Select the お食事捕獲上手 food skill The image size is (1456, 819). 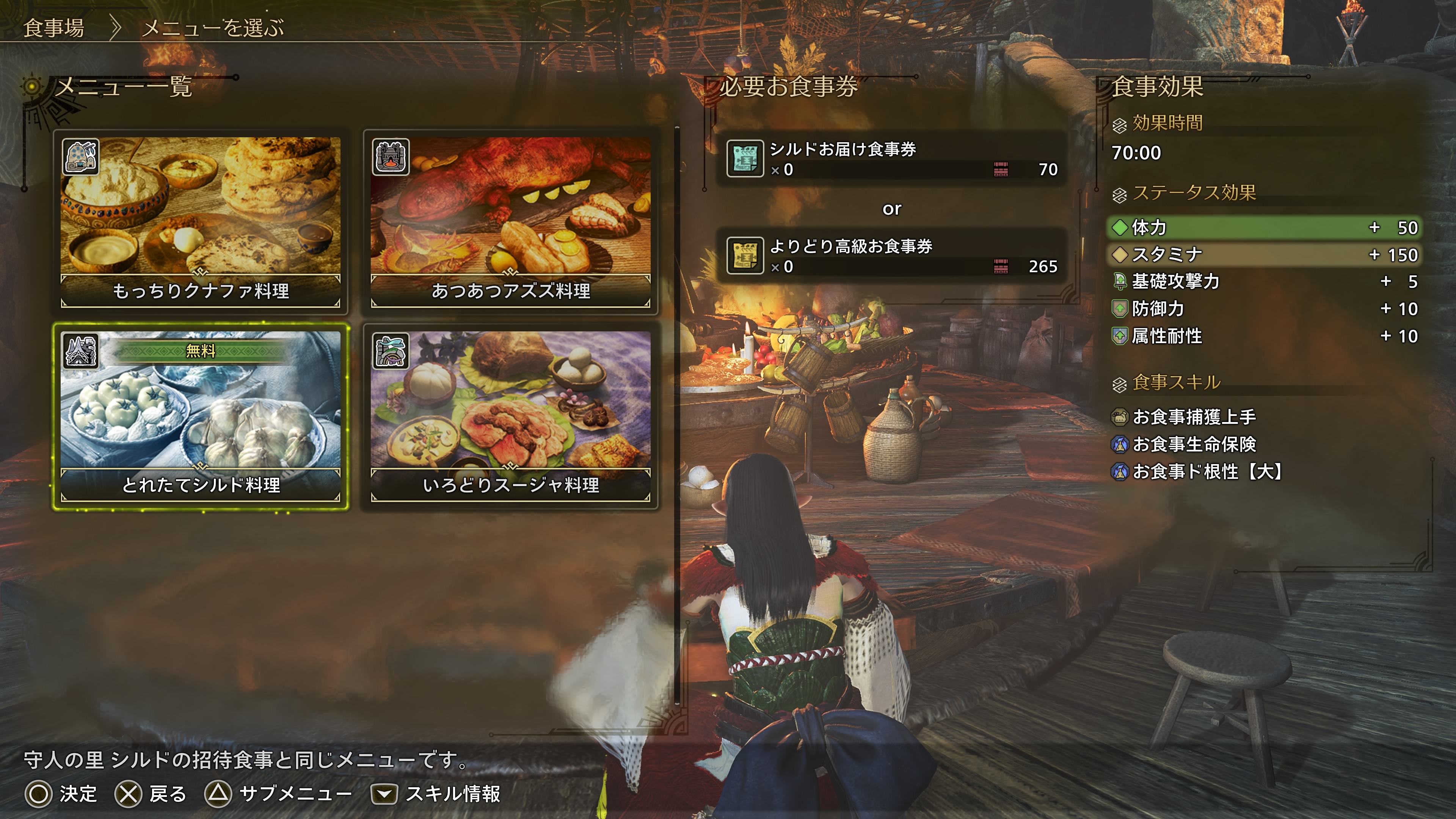(x=1194, y=417)
